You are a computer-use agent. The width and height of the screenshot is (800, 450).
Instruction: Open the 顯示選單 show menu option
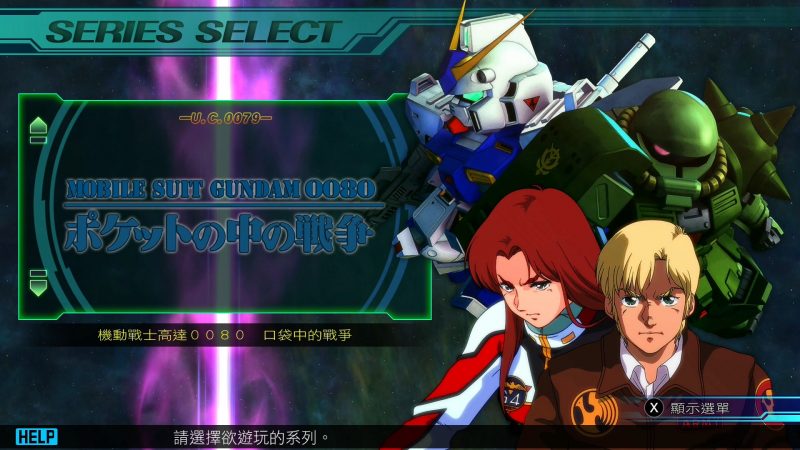pyautogui.click(x=690, y=408)
